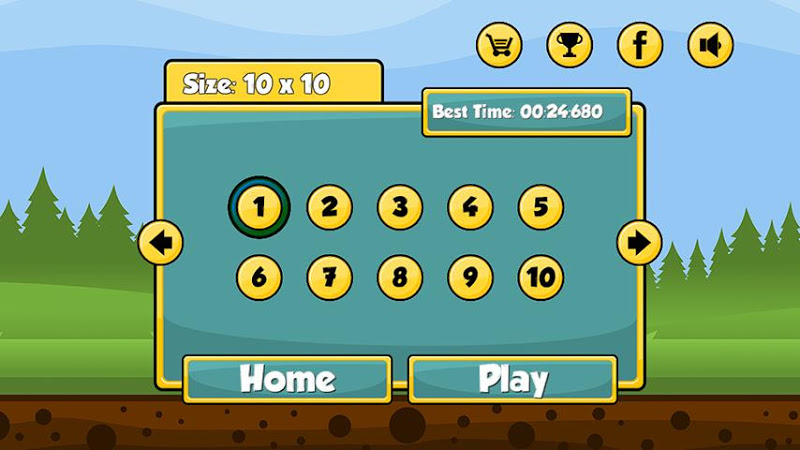Go to next size with right arrow
800x450 pixels.
tap(639, 242)
